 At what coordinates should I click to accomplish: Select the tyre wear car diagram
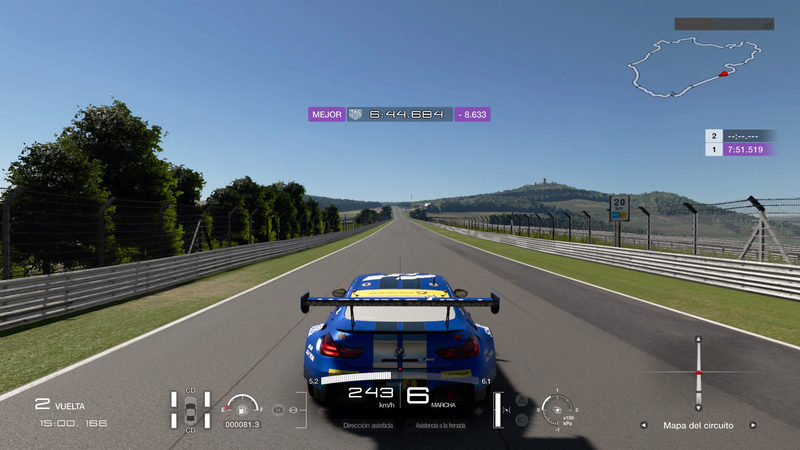click(190, 410)
